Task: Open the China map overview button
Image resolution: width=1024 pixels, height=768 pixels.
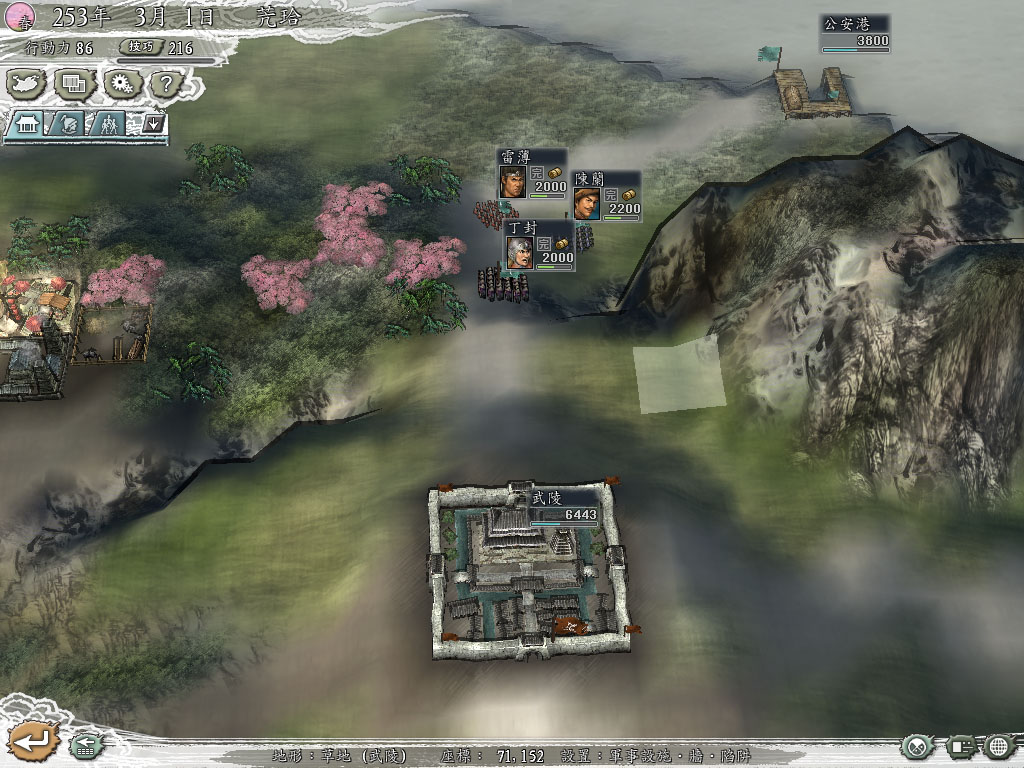Action: [28, 84]
